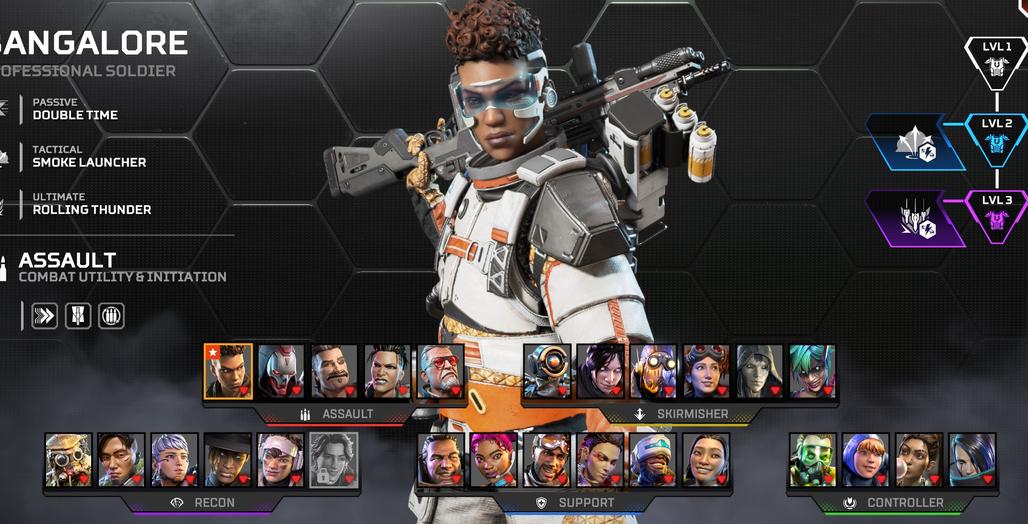Choose Gibraltar from the Support legends
The height and width of the screenshot is (524, 1028).
point(441,459)
